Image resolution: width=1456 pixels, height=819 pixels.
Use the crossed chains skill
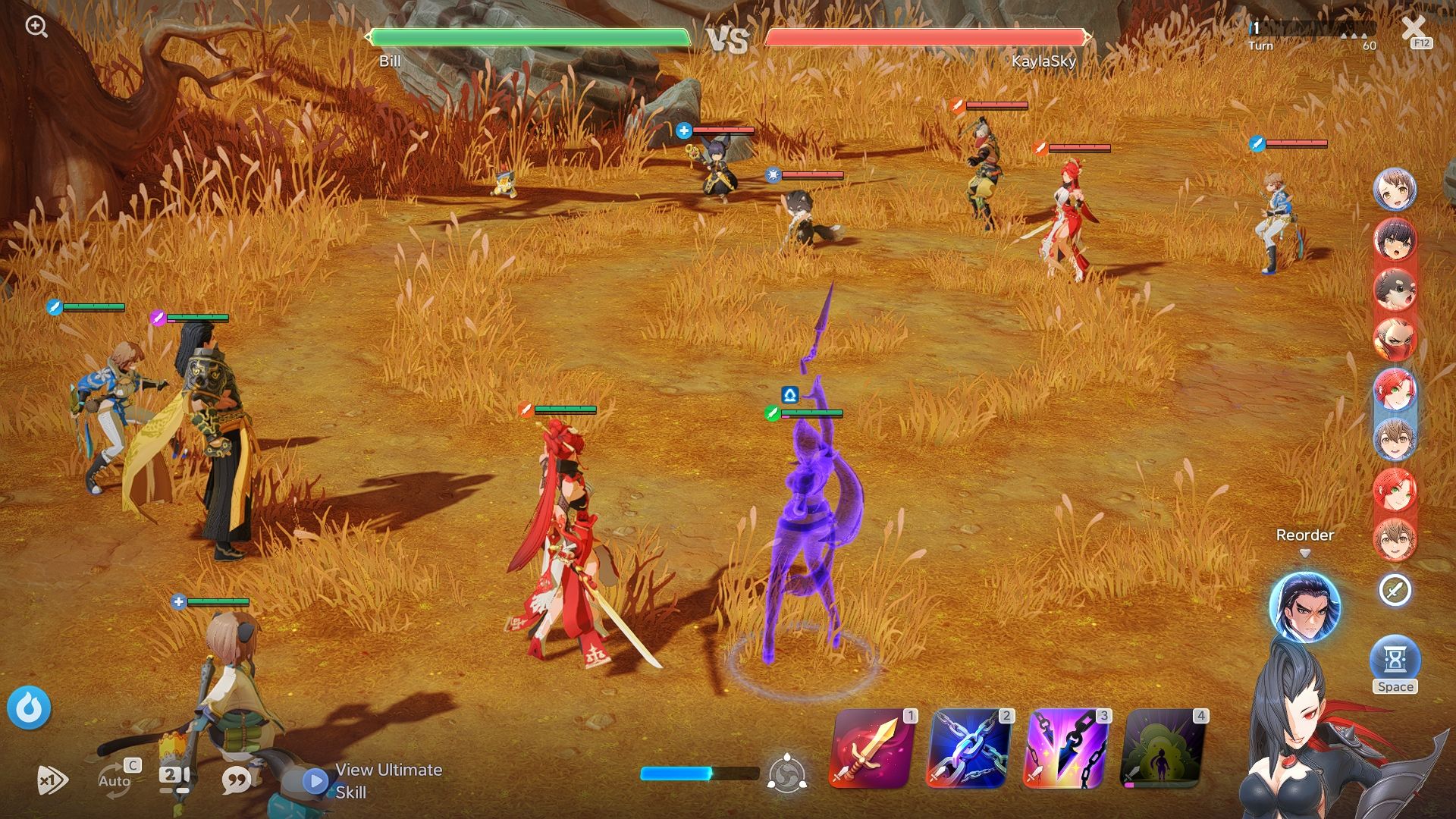pyautogui.click(x=969, y=750)
